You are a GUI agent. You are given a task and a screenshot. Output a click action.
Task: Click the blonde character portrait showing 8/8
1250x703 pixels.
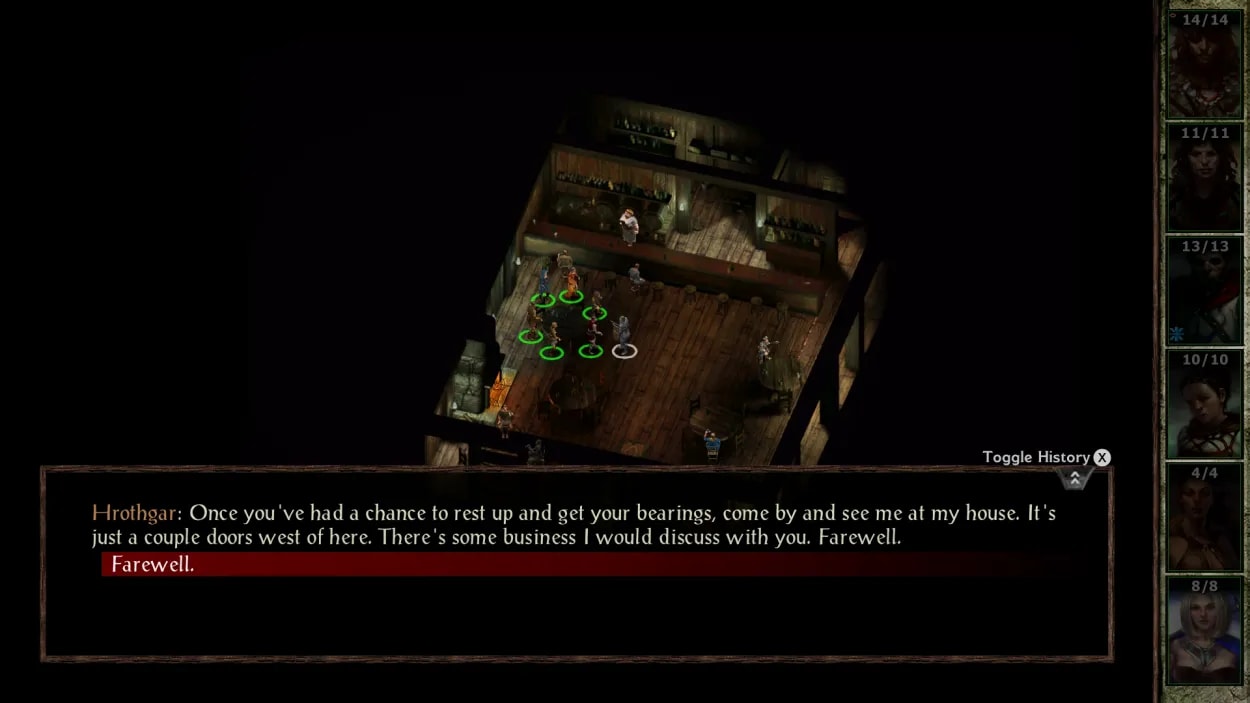point(1204,631)
